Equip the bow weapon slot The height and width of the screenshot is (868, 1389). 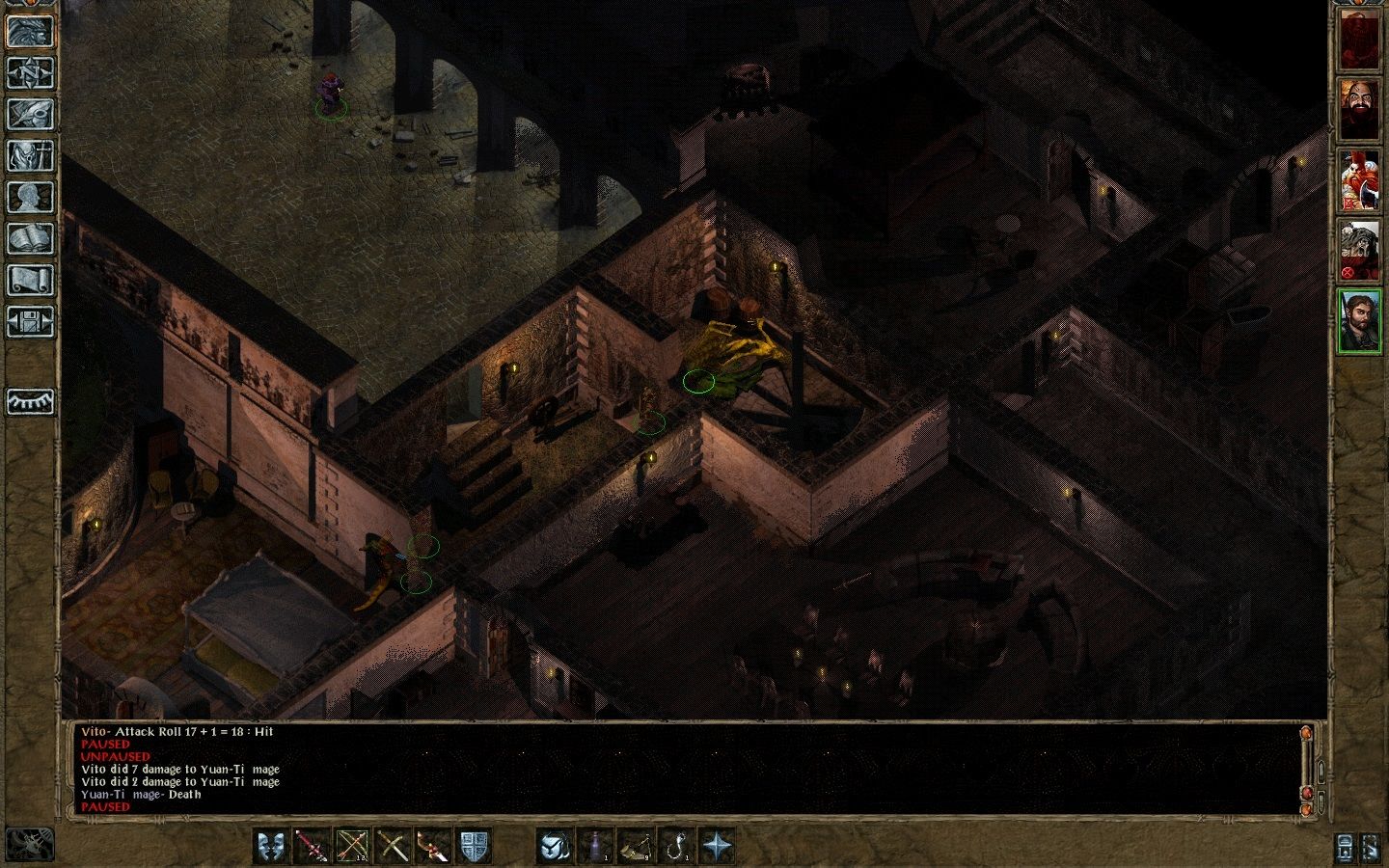click(351, 846)
